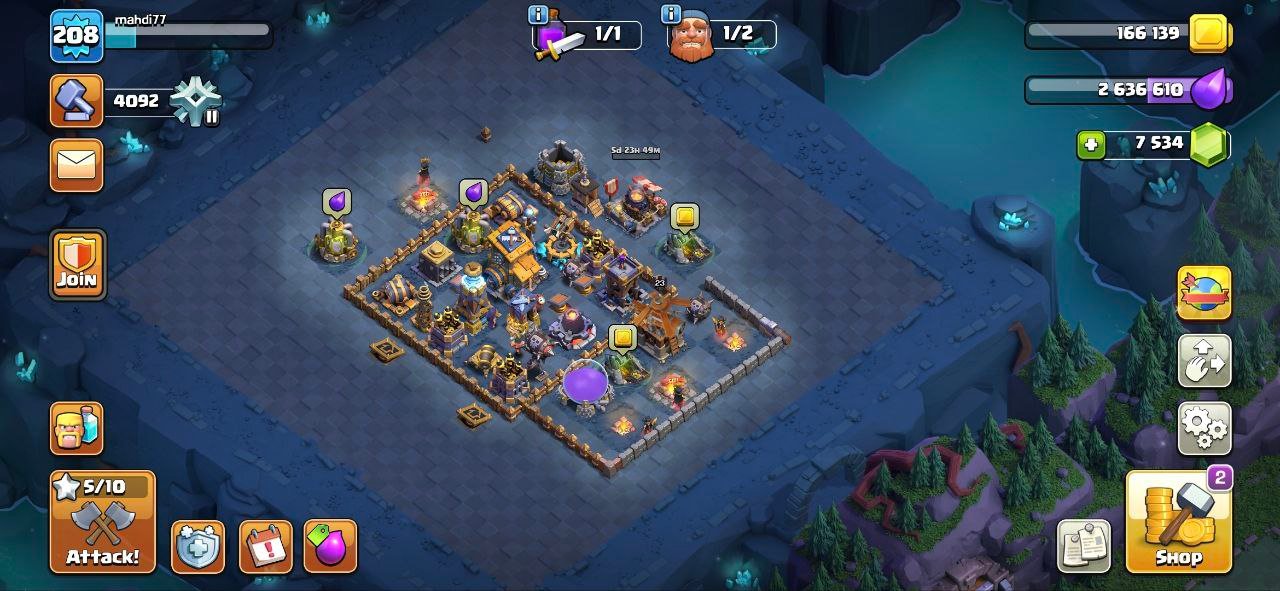Screen dimensions: 1280x591
Task: Open the settings gears menu
Action: click(x=1204, y=429)
